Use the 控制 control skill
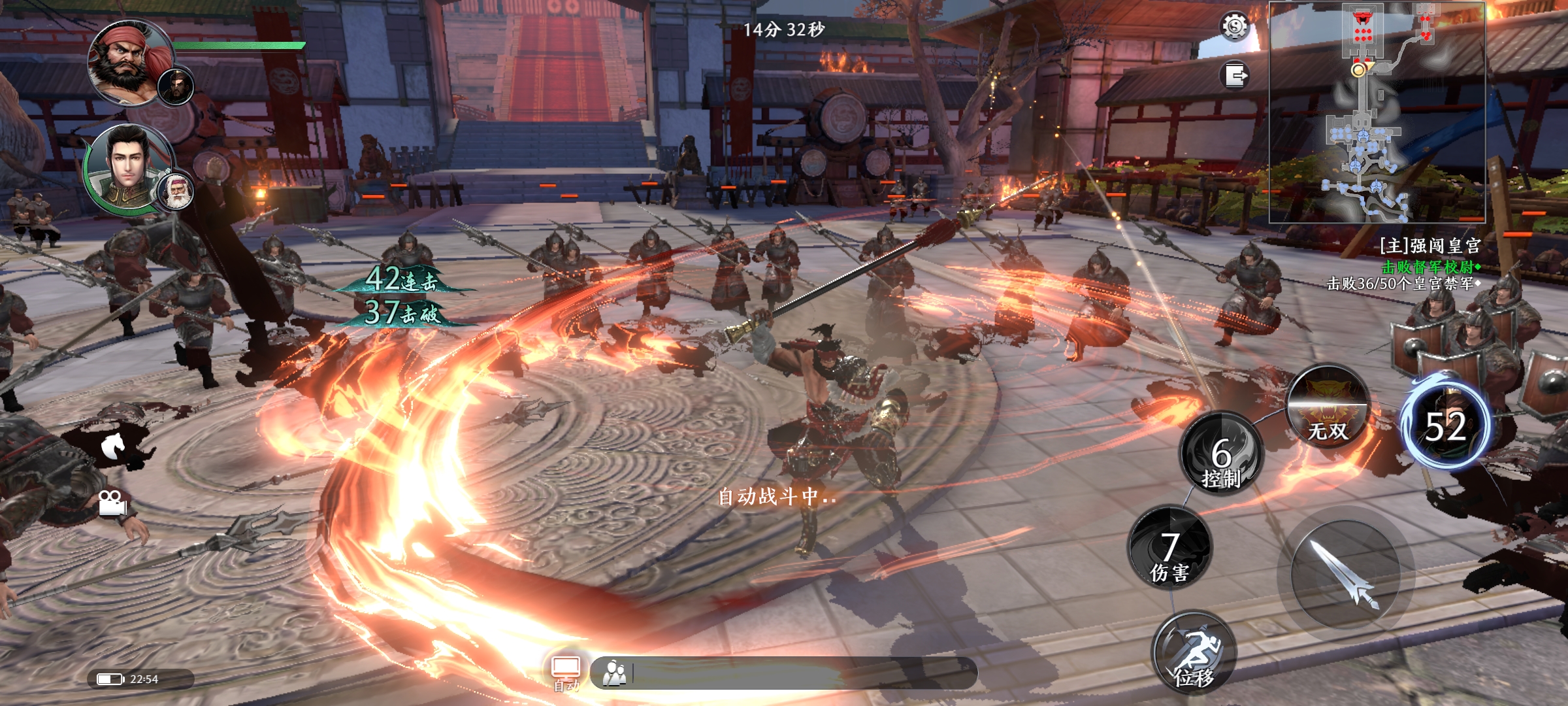This screenshot has width=1568, height=706. (1221, 454)
